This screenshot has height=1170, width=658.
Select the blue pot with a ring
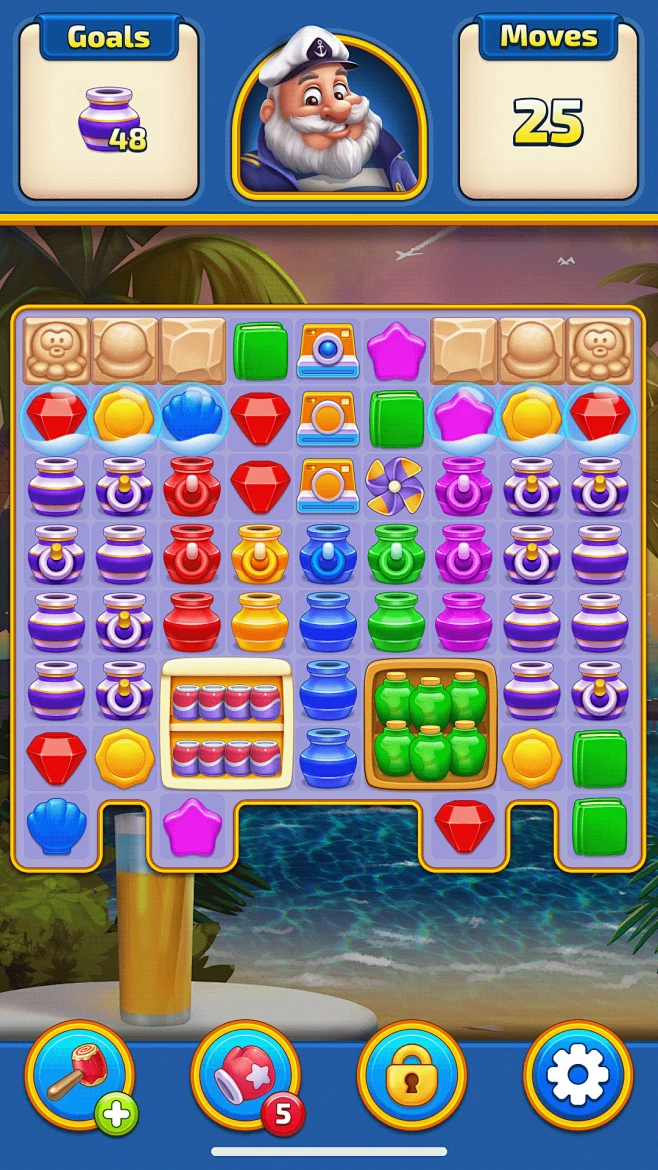click(x=328, y=553)
